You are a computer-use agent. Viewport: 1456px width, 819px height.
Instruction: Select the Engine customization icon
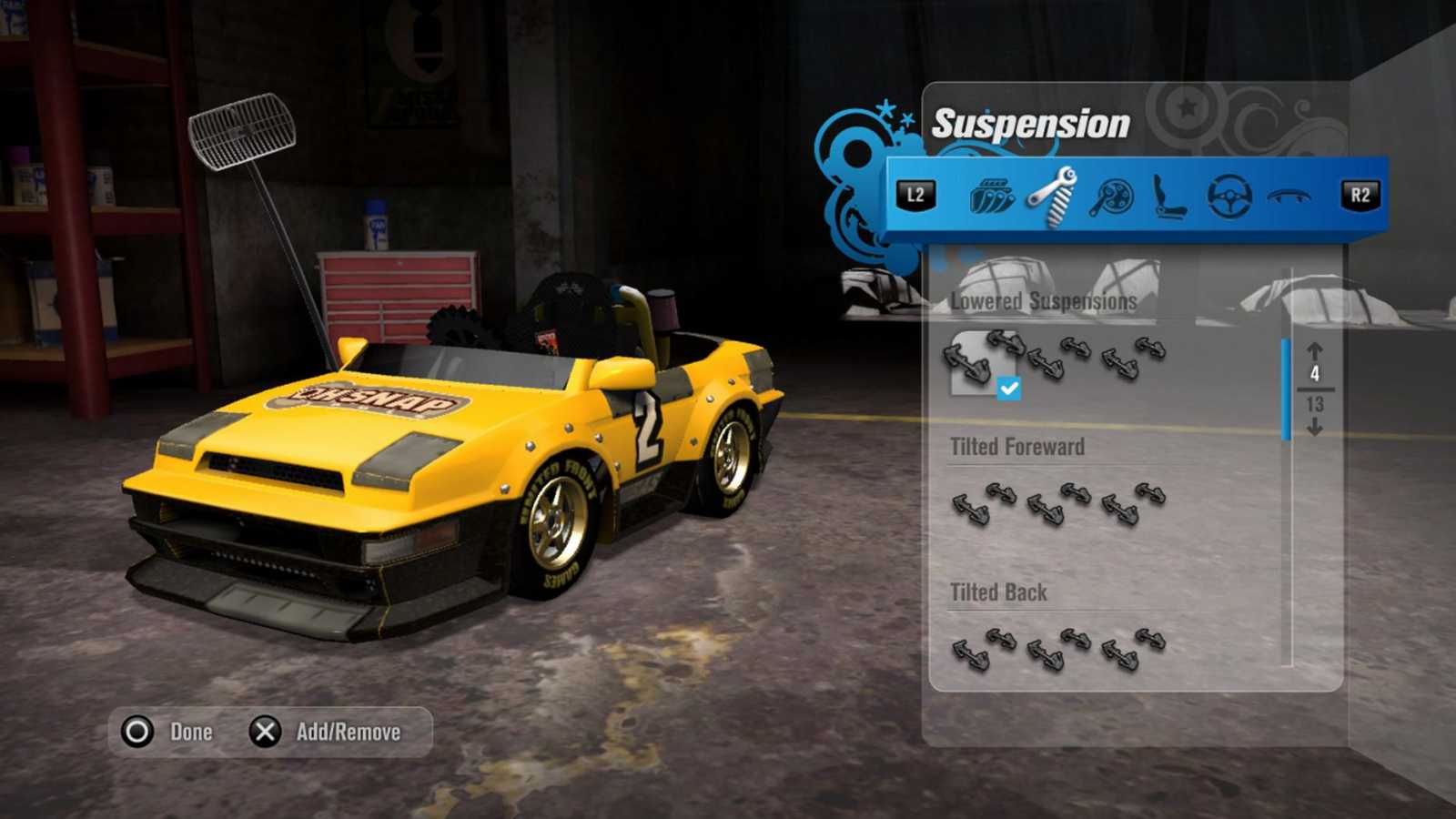[x=995, y=196]
